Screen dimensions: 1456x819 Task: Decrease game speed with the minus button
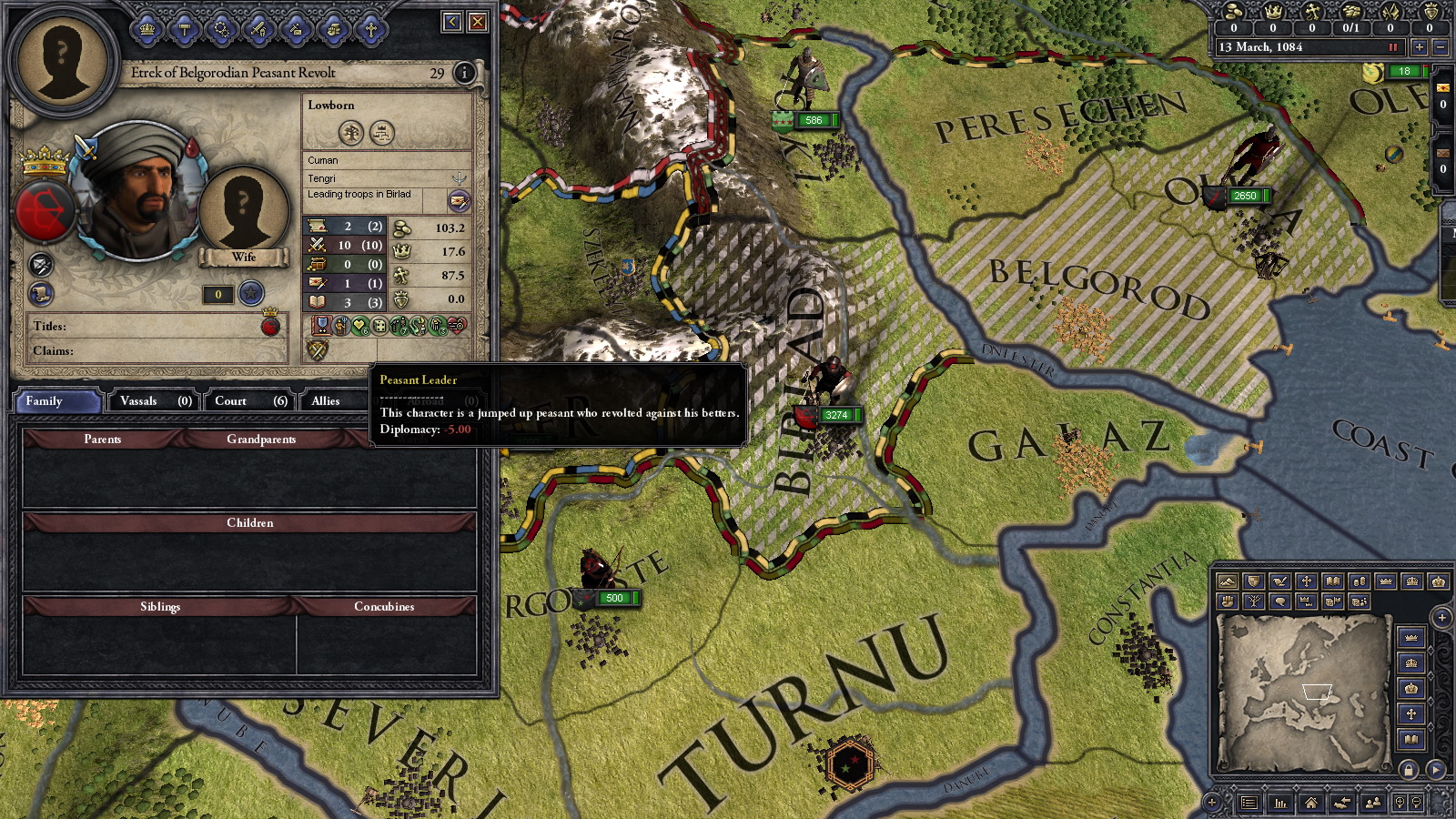pos(1441,47)
